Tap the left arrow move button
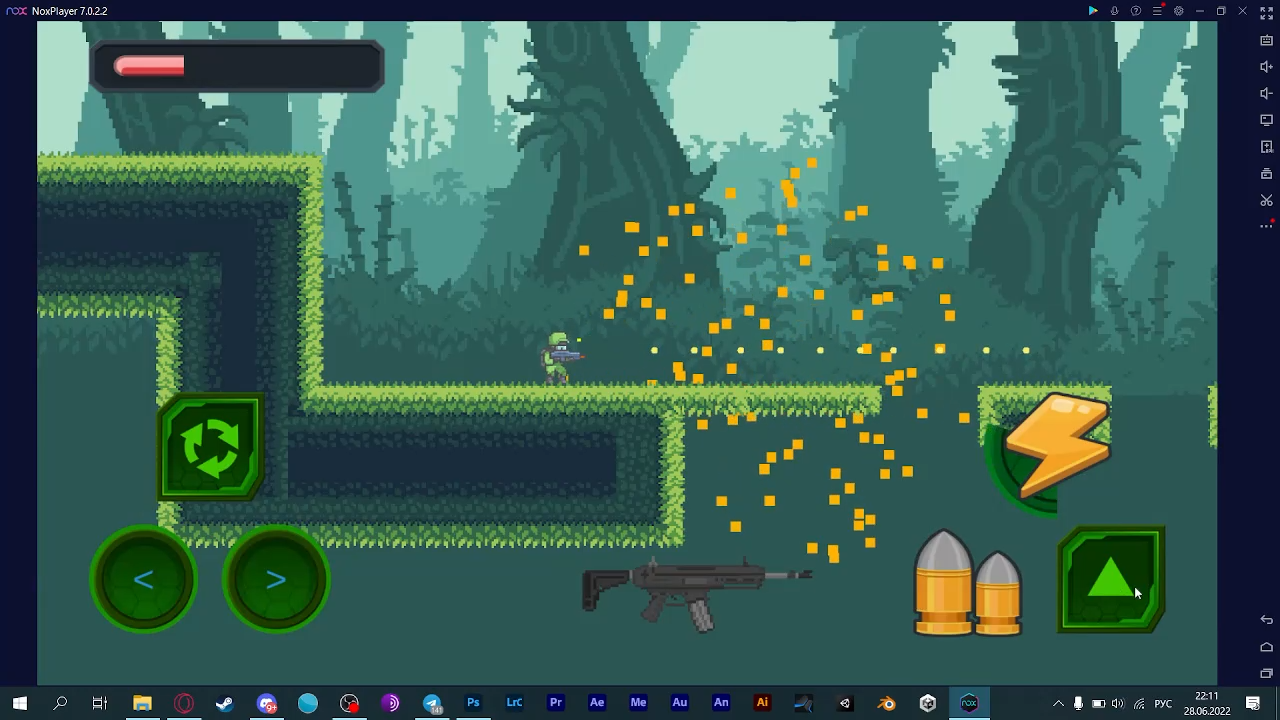The image size is (1280, 720). click(143, 580)
